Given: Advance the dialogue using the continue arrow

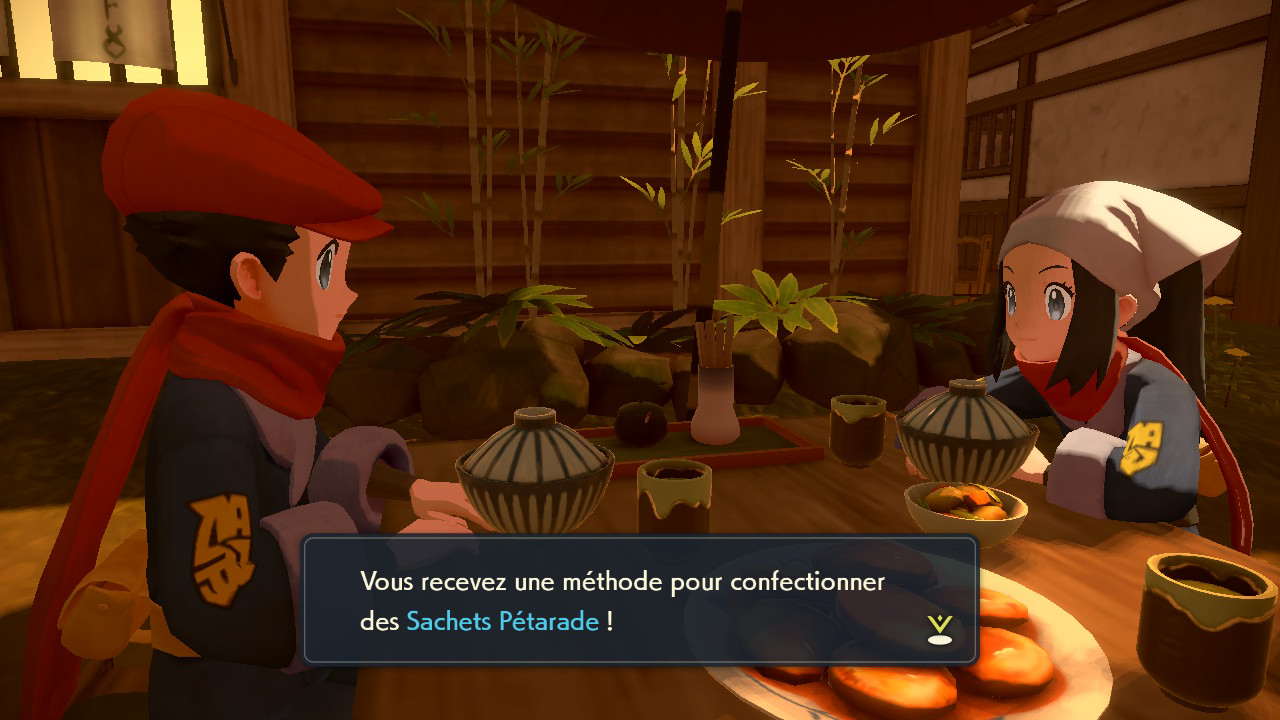Looking at the screenshot, I should pos(939,629).
